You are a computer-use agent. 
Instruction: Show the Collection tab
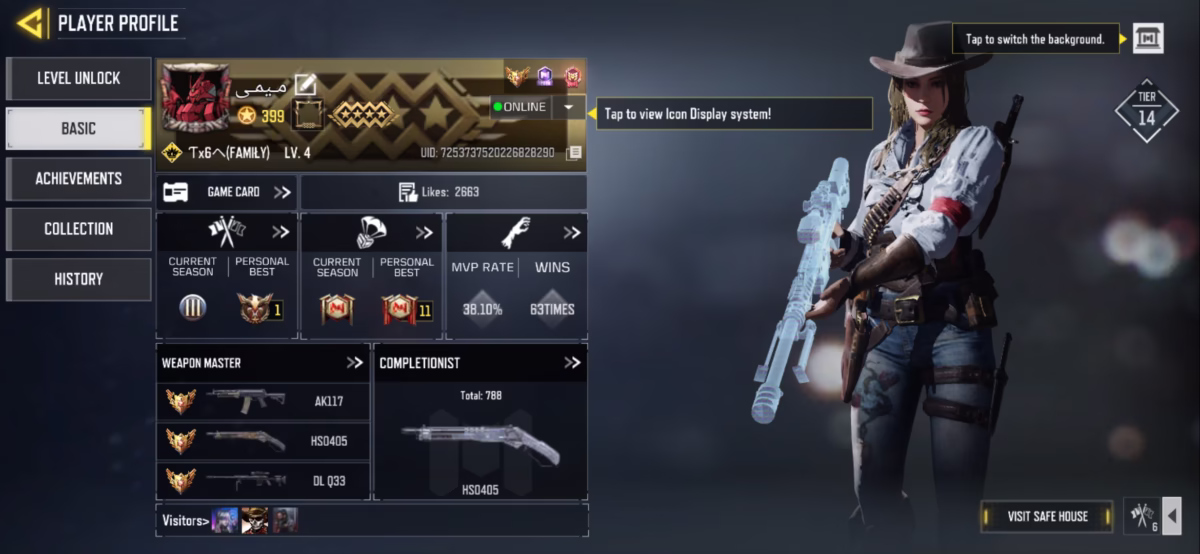tap(78, 229)
